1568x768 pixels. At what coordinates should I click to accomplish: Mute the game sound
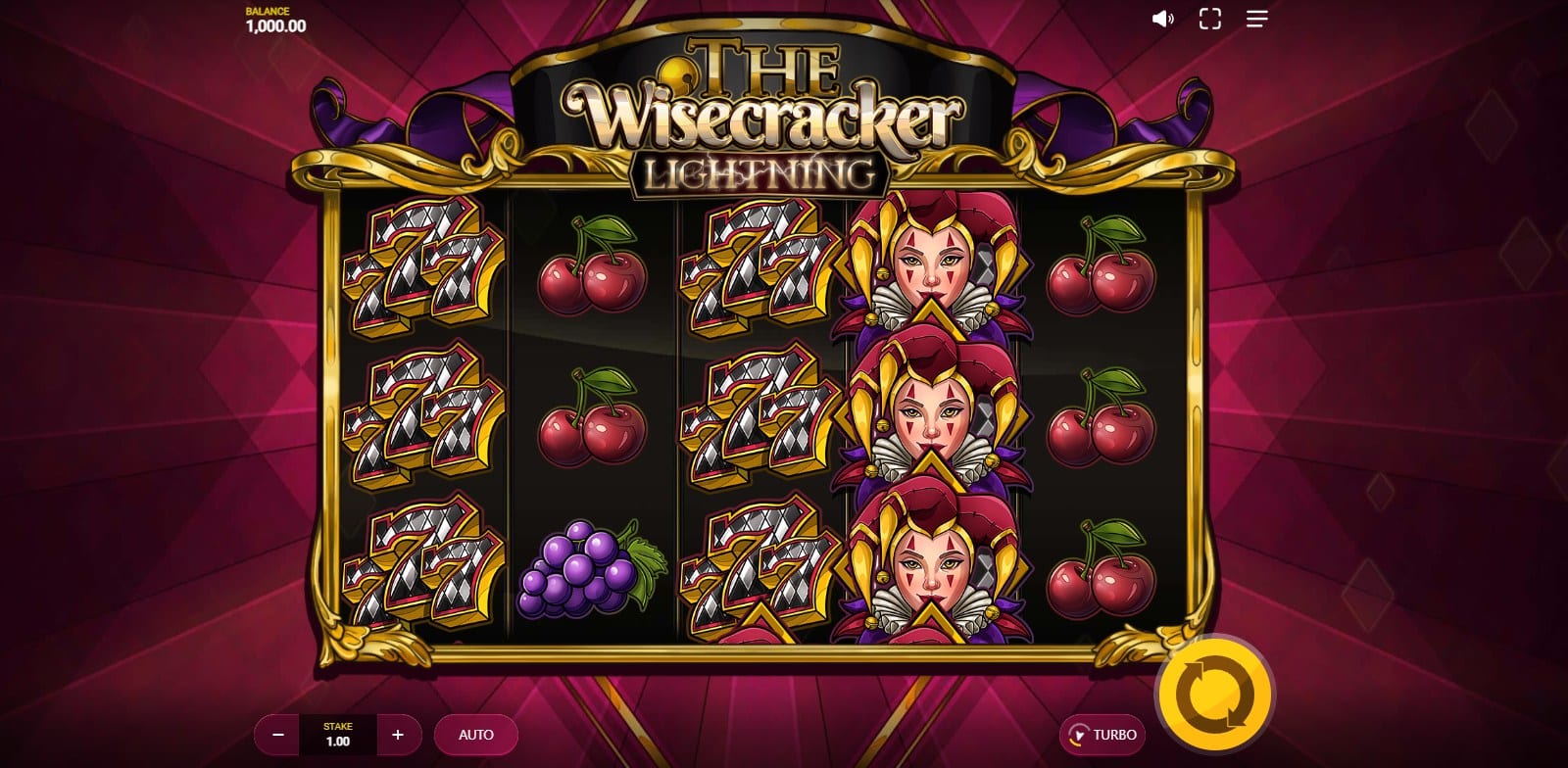pos(1163,19)
